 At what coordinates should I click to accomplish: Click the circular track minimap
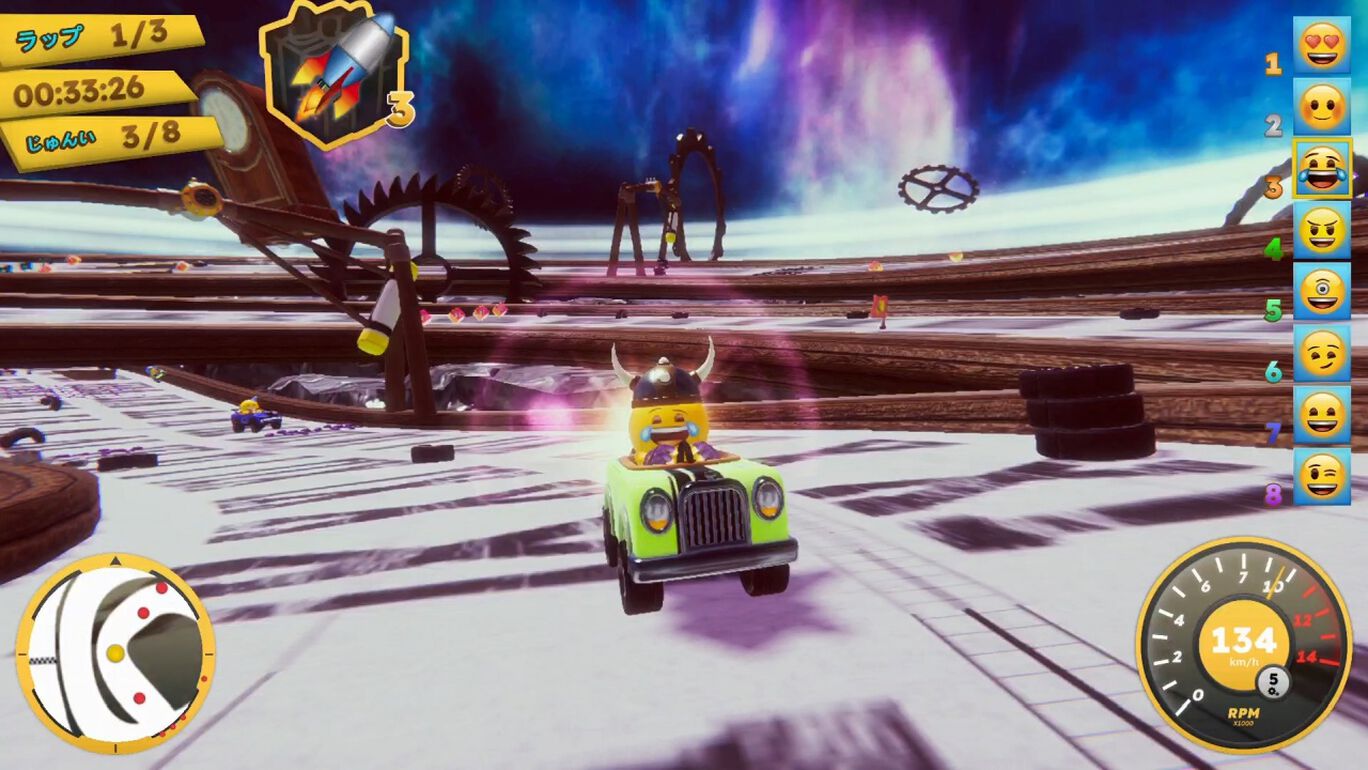[115, 652]
